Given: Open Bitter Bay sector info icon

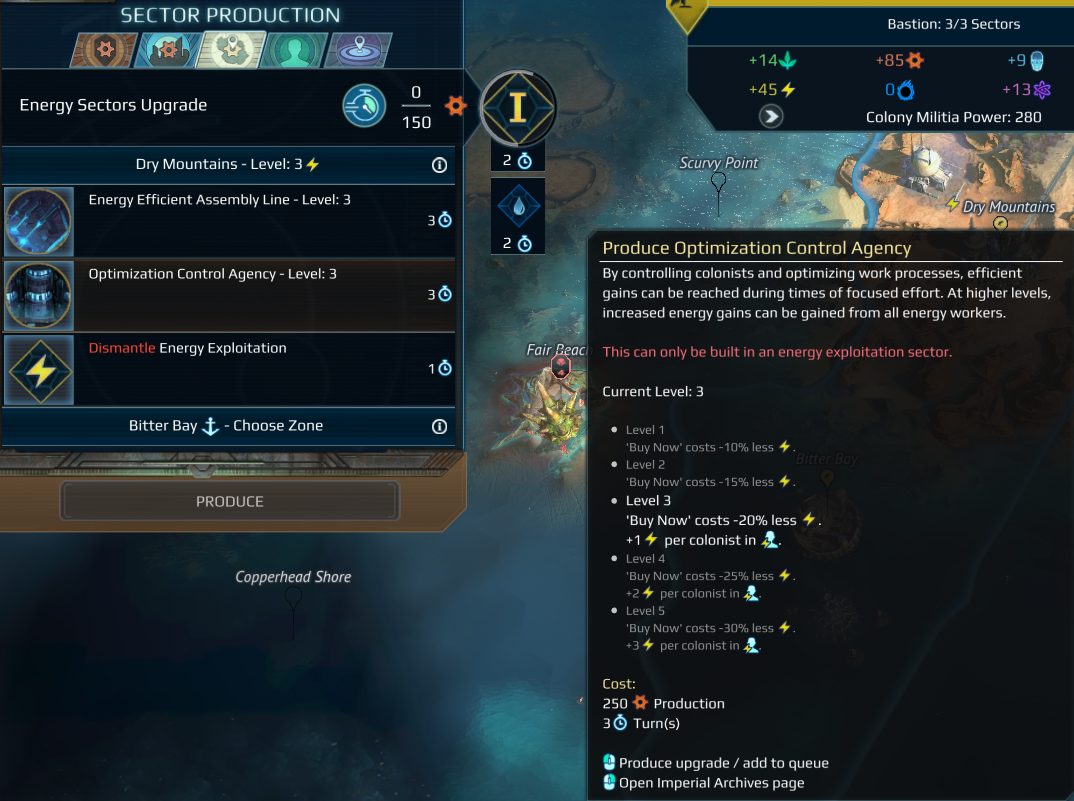Looking at the screenshot, I should click(439, 426).
